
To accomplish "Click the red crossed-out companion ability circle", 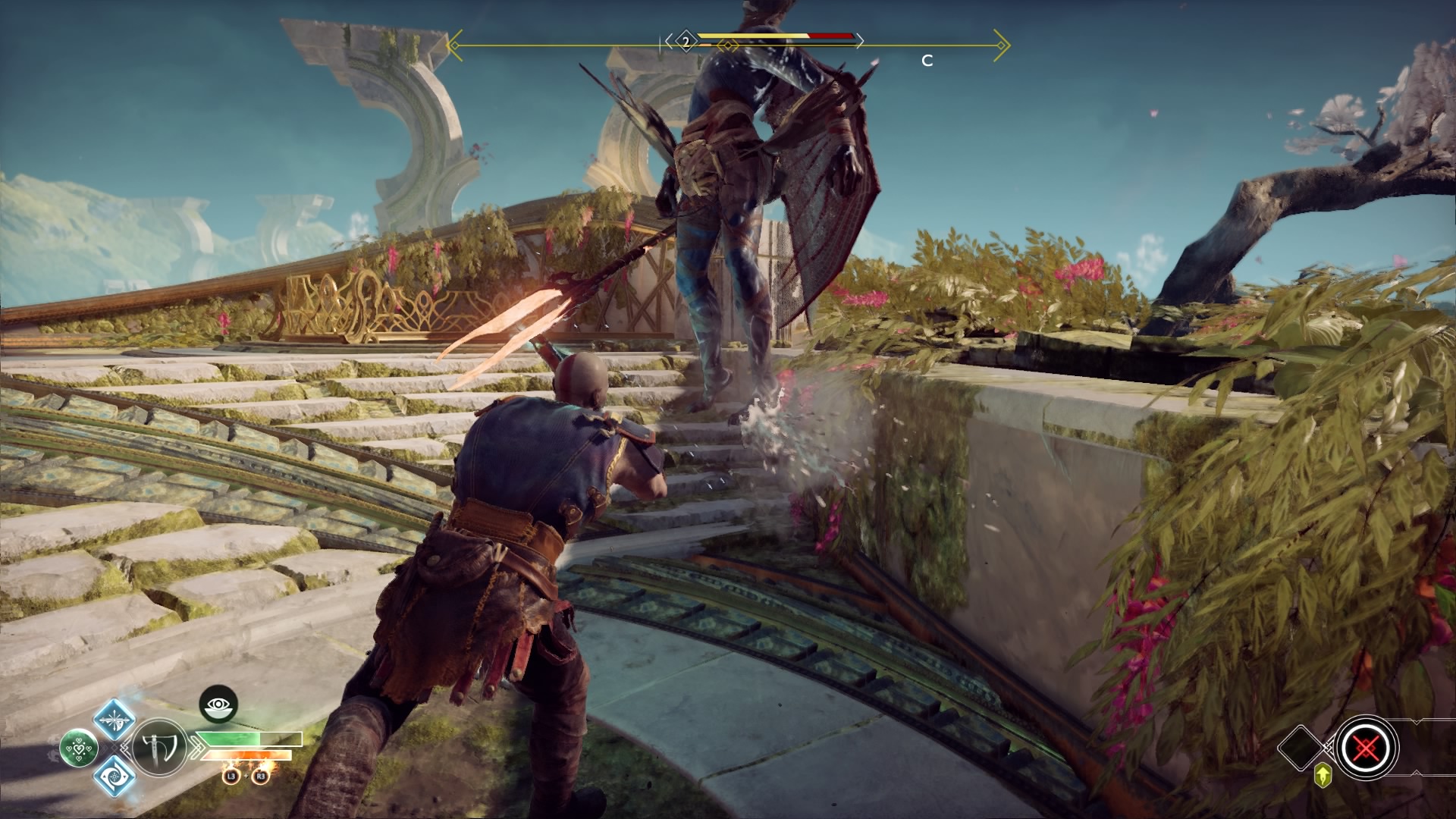I will (x=1366, y=748).
